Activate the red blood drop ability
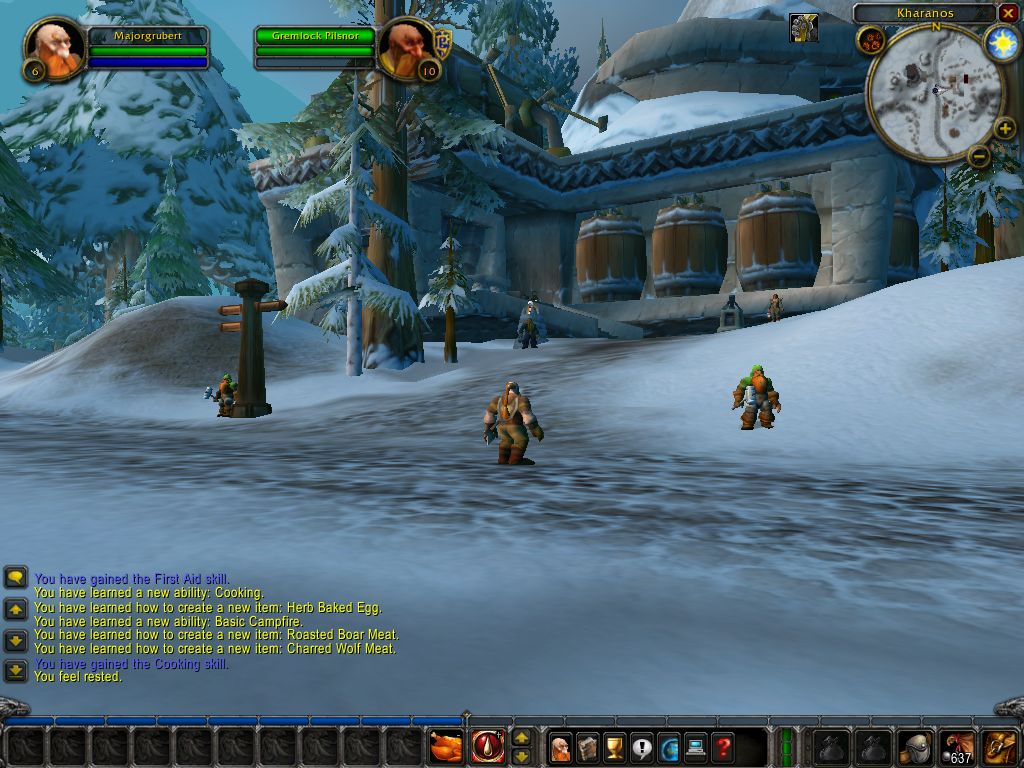1024x768 pixels. click(x=488, y=746)
